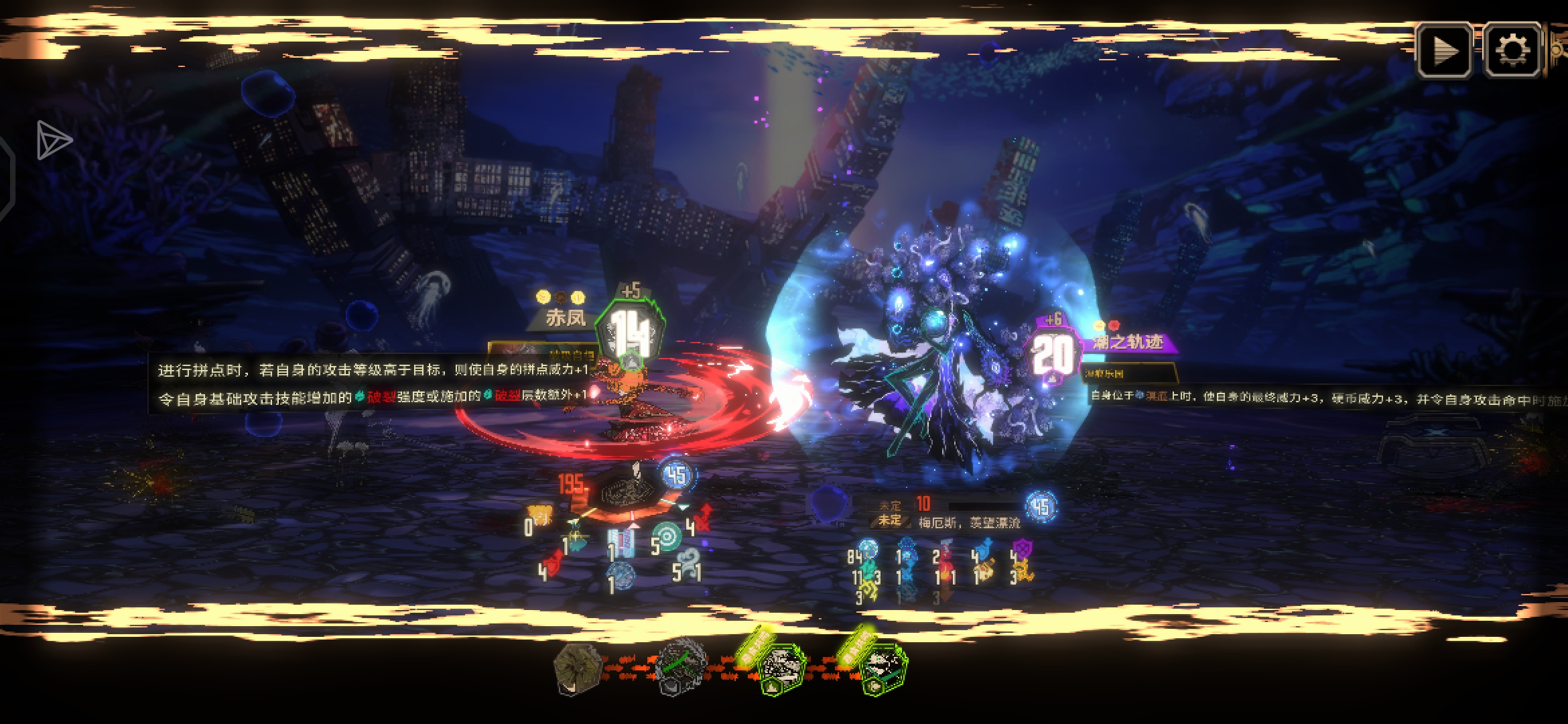Choose the green-framed skill icon with round badge
Viewport: 1568px width, 724px height.
tap(883, 669)
